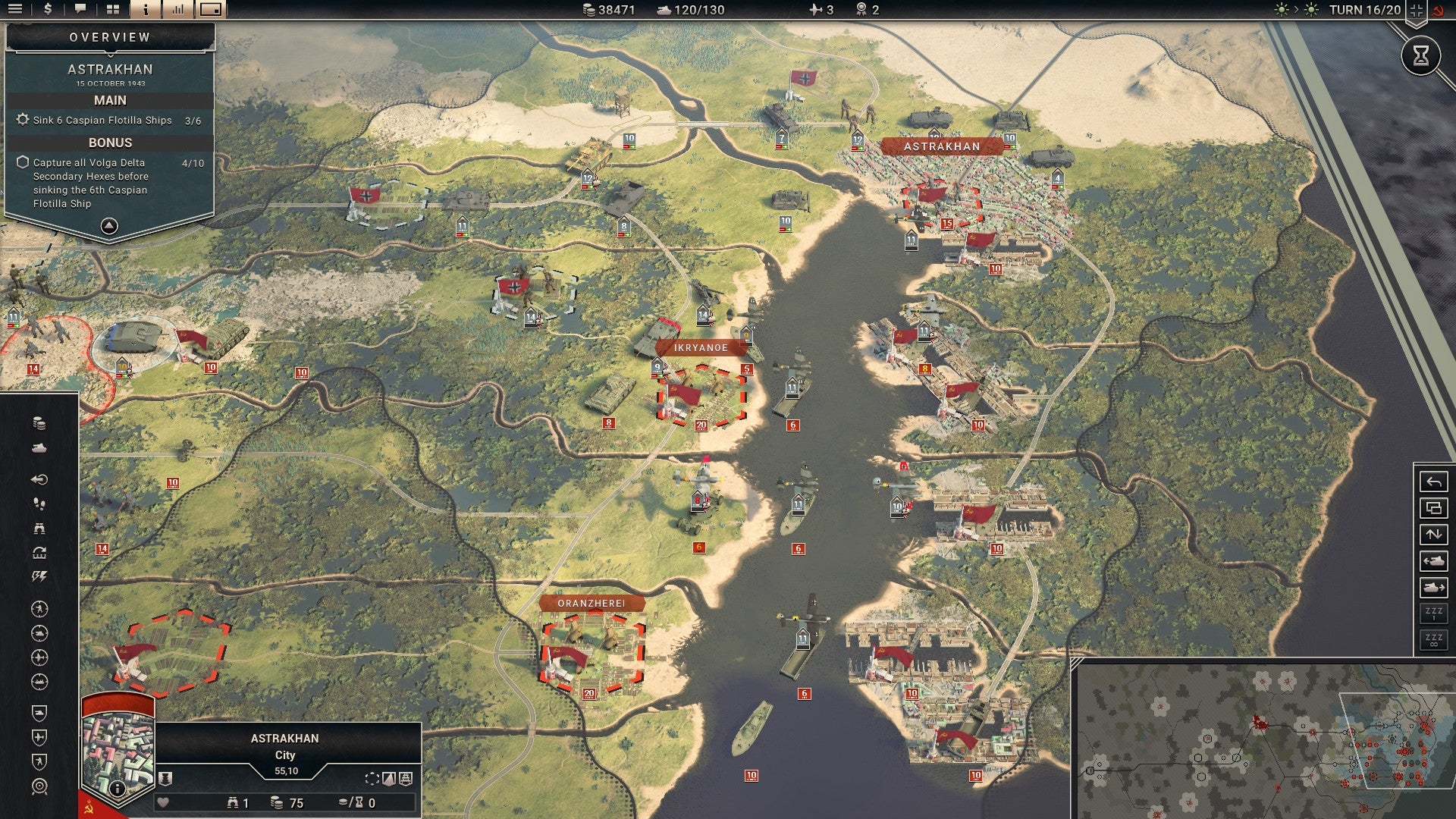The image size is (1456, 819).
Task: Click the next-unit tank arrow button on right
Action: (1434, 588)
